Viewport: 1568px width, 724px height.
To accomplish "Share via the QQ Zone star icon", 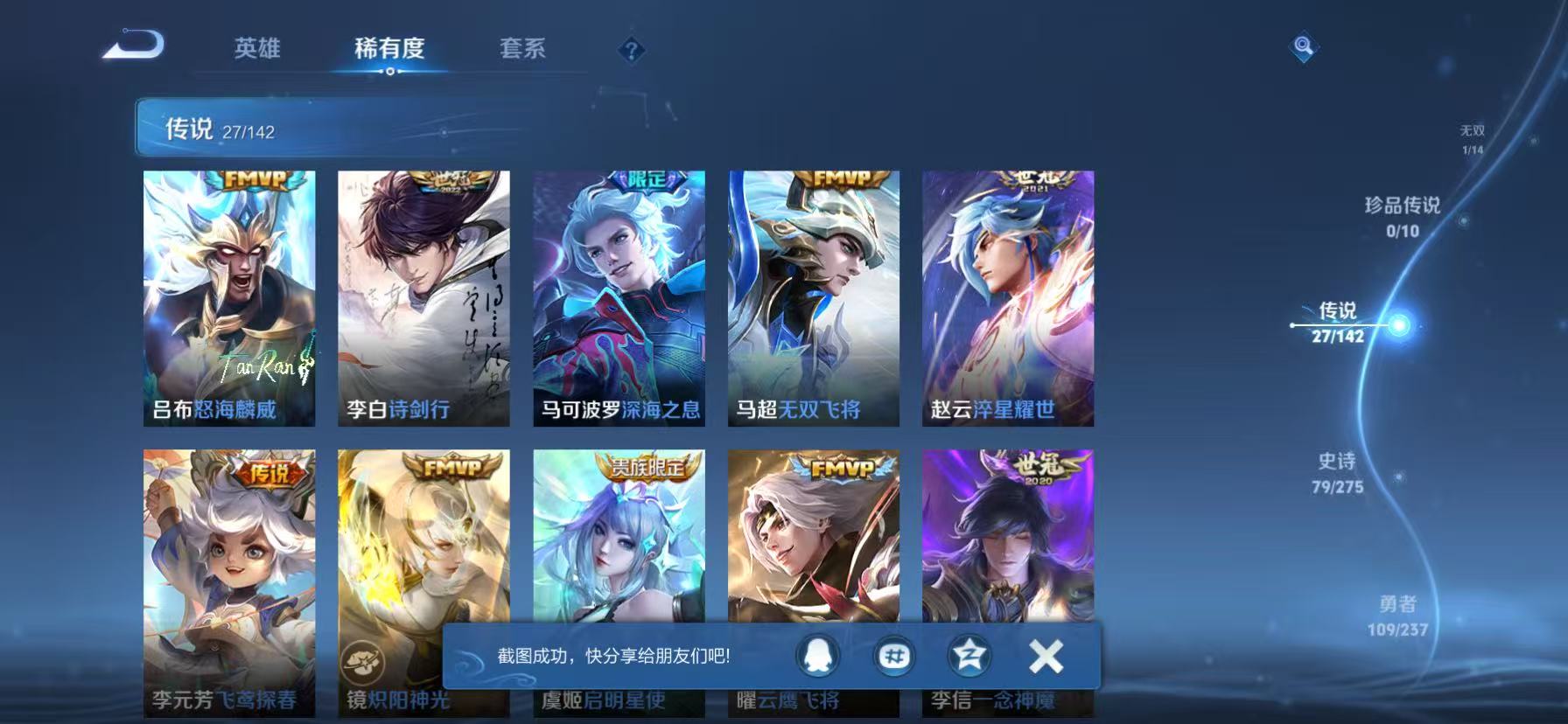I will [969, 654].
